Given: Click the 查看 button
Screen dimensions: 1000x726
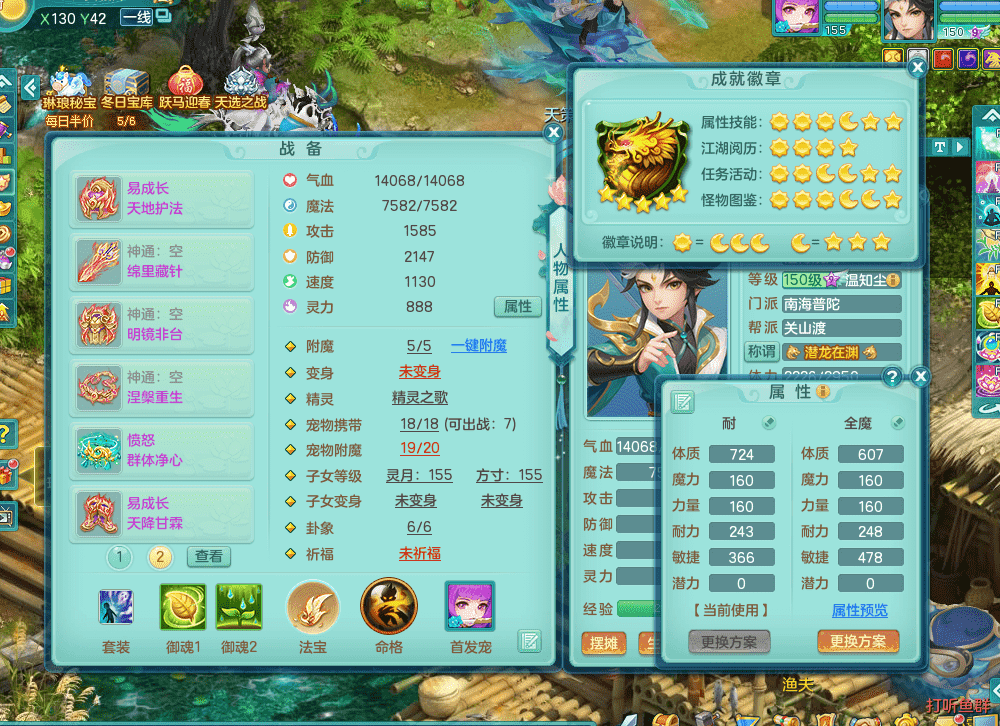Looking at the screenshot, I should [209, 557].
